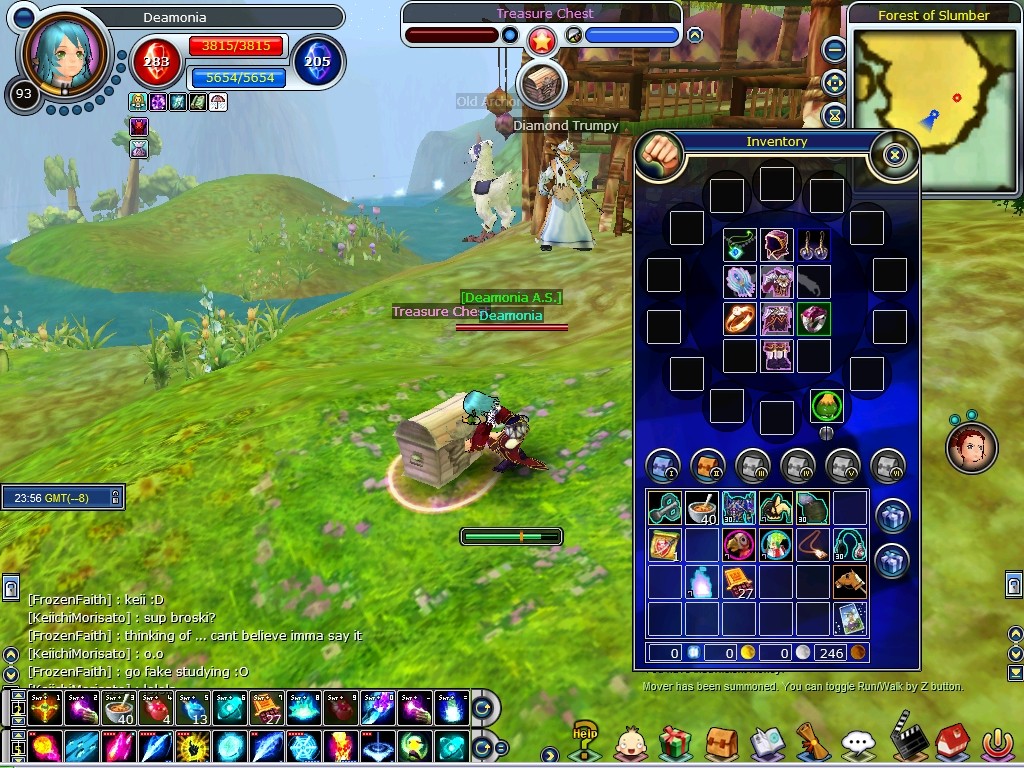1024x768 pixels.
Task: Select the equipped gold ring slot
Action: tap(739, 319)
